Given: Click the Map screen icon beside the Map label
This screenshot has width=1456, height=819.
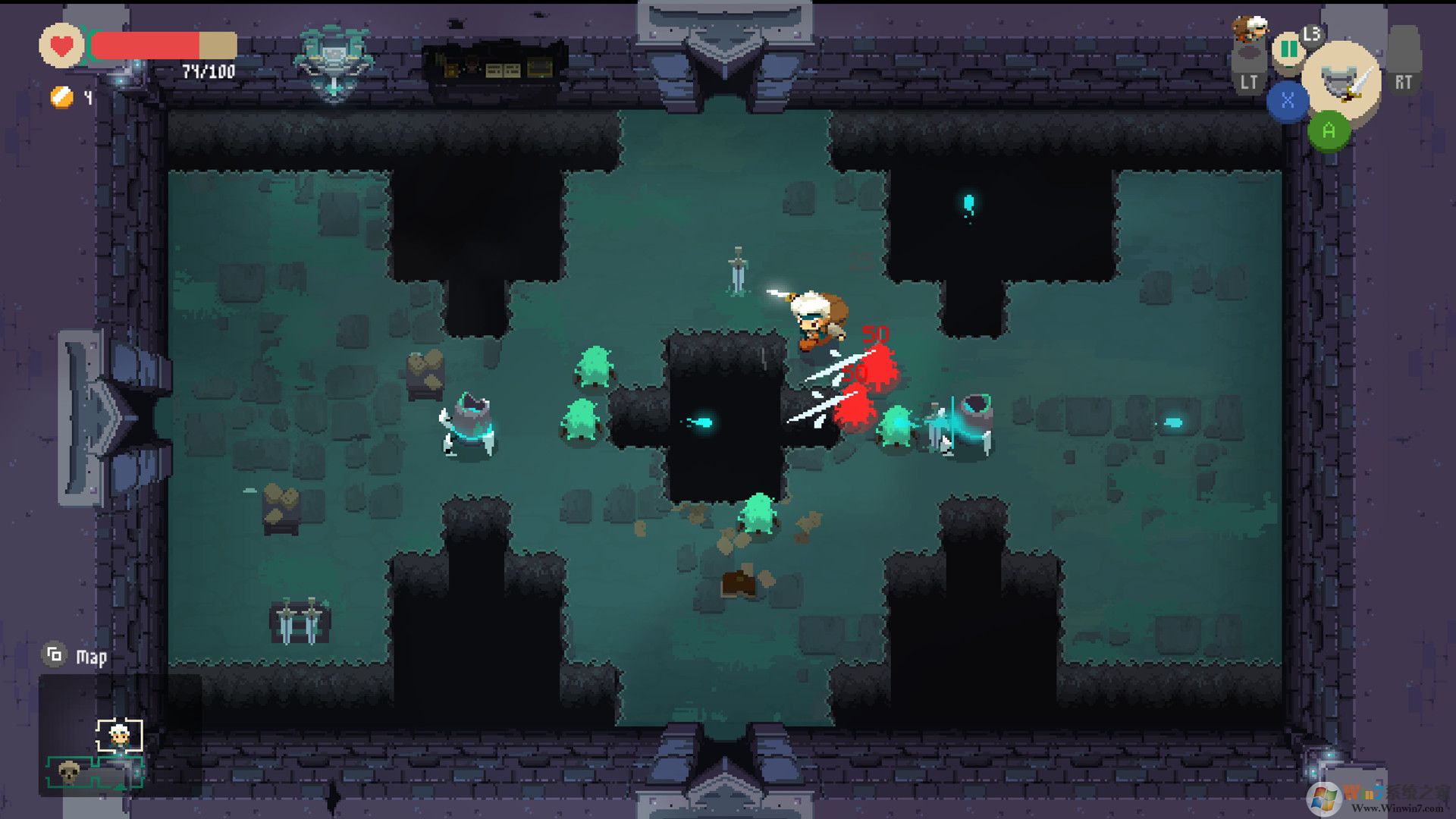Looking at the screenshot, I should click(53, 655).
